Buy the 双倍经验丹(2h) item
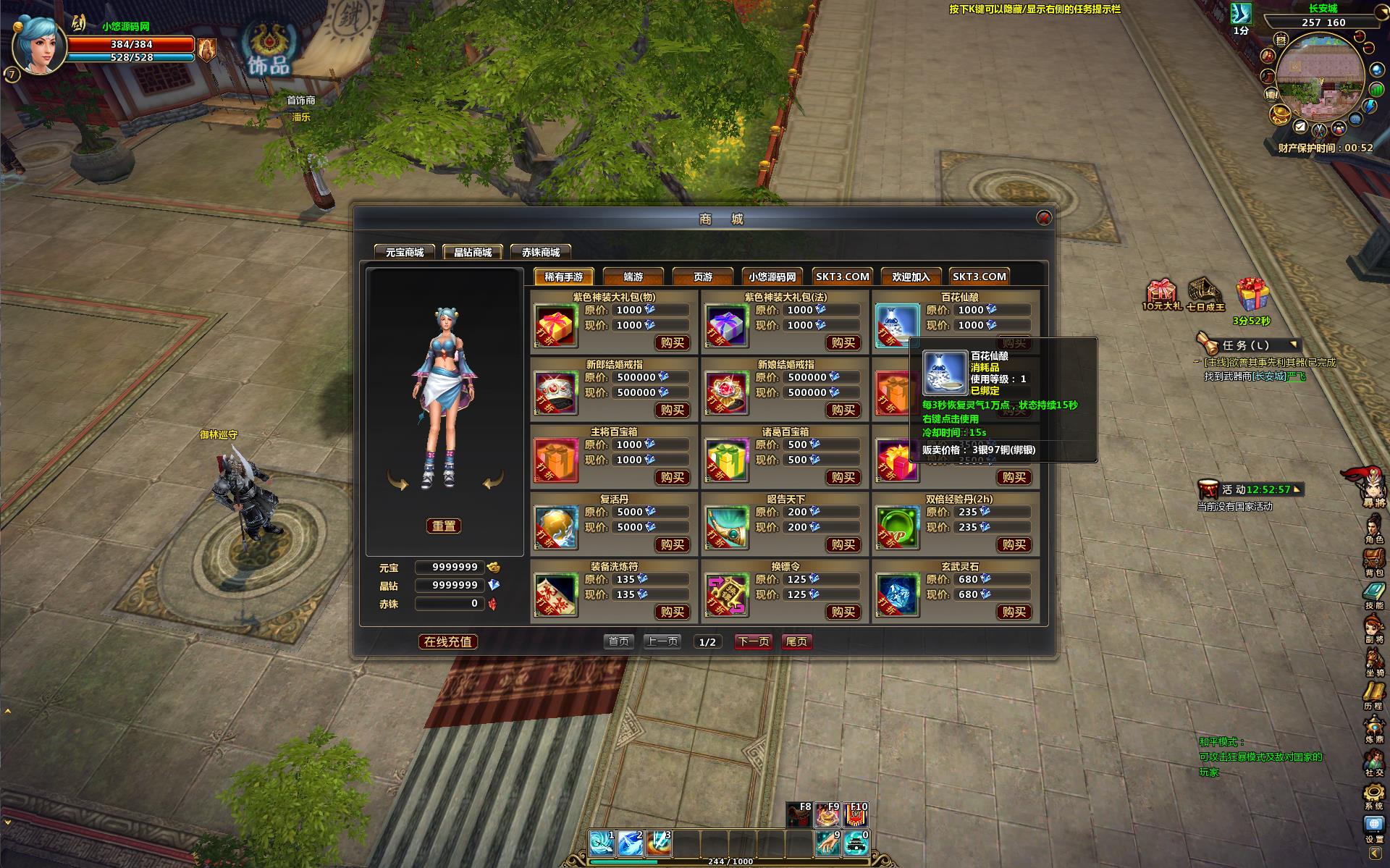 click(1014, 544)
